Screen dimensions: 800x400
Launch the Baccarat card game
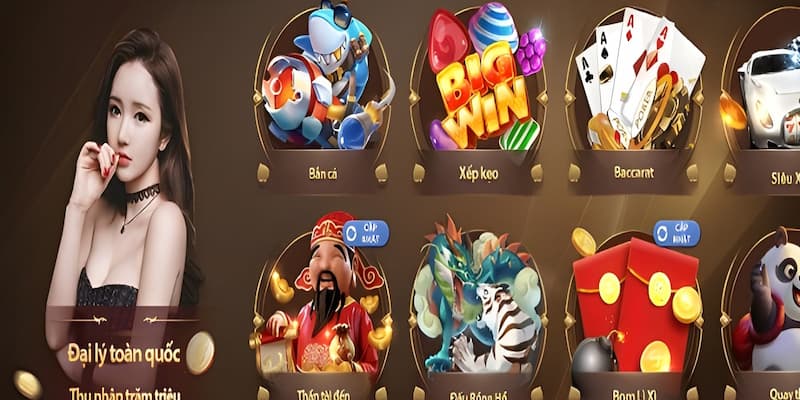click(633, 95)
